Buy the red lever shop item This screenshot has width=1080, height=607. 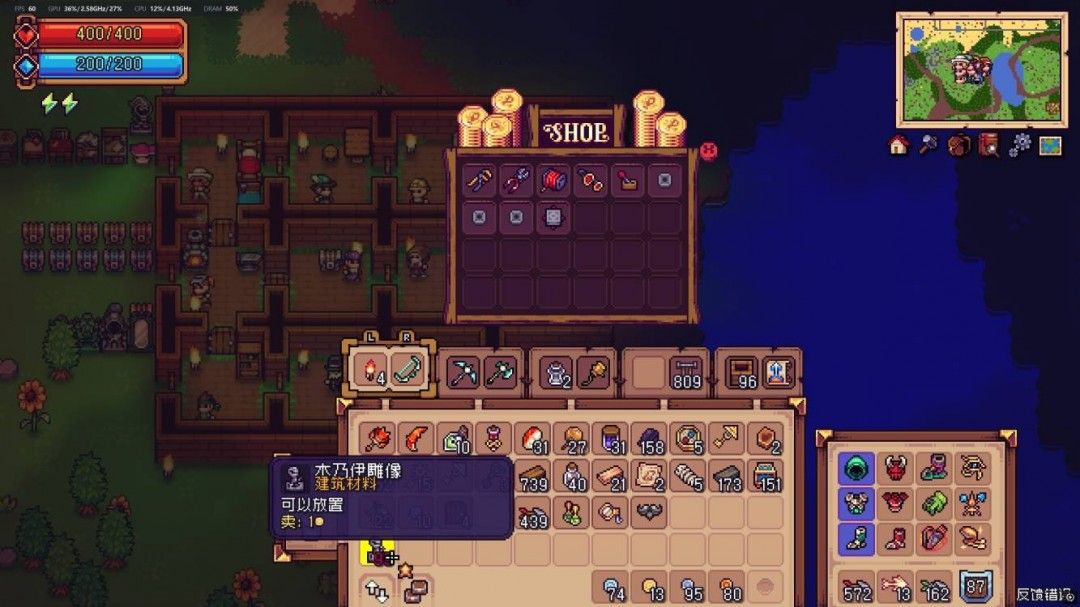click(627, 181)
